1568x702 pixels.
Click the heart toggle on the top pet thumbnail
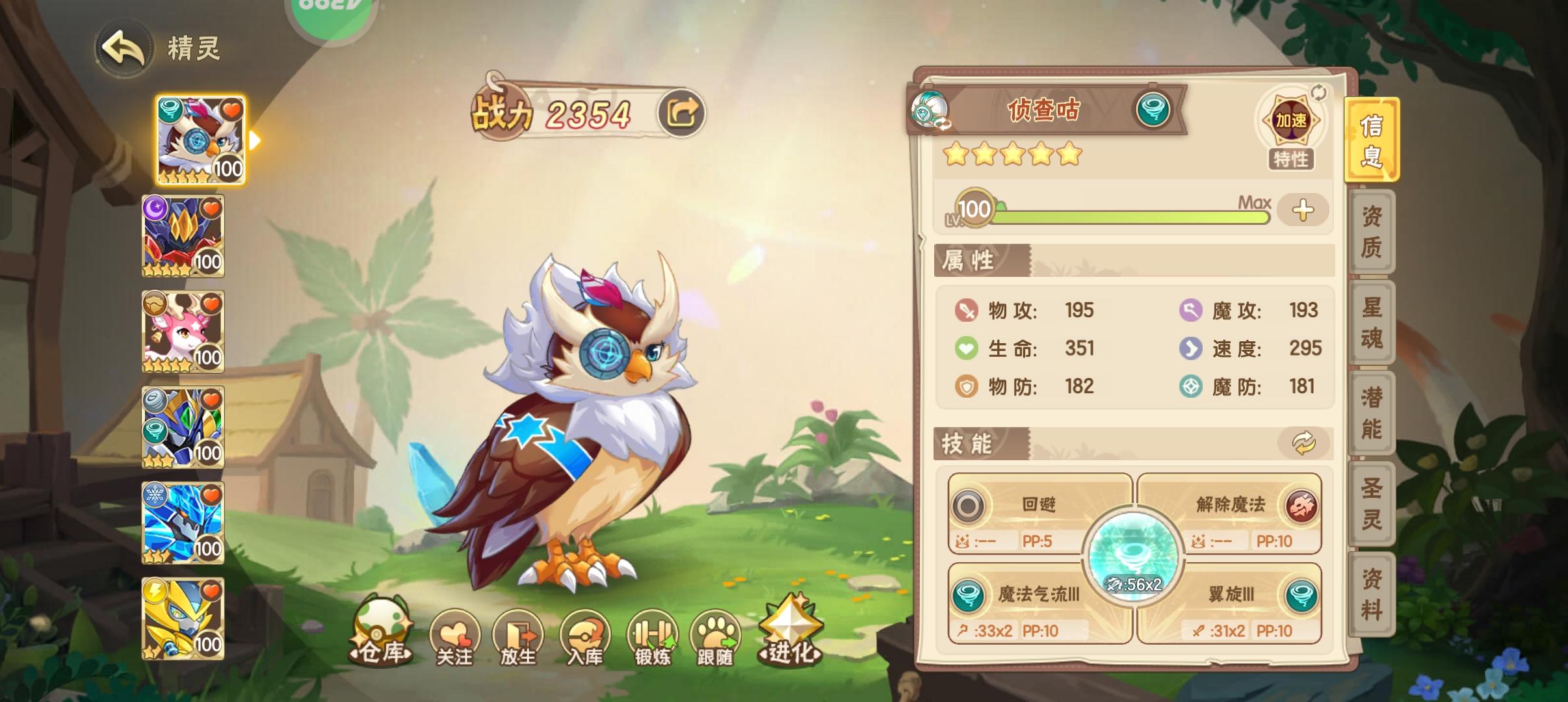click(x=233, y=109)
